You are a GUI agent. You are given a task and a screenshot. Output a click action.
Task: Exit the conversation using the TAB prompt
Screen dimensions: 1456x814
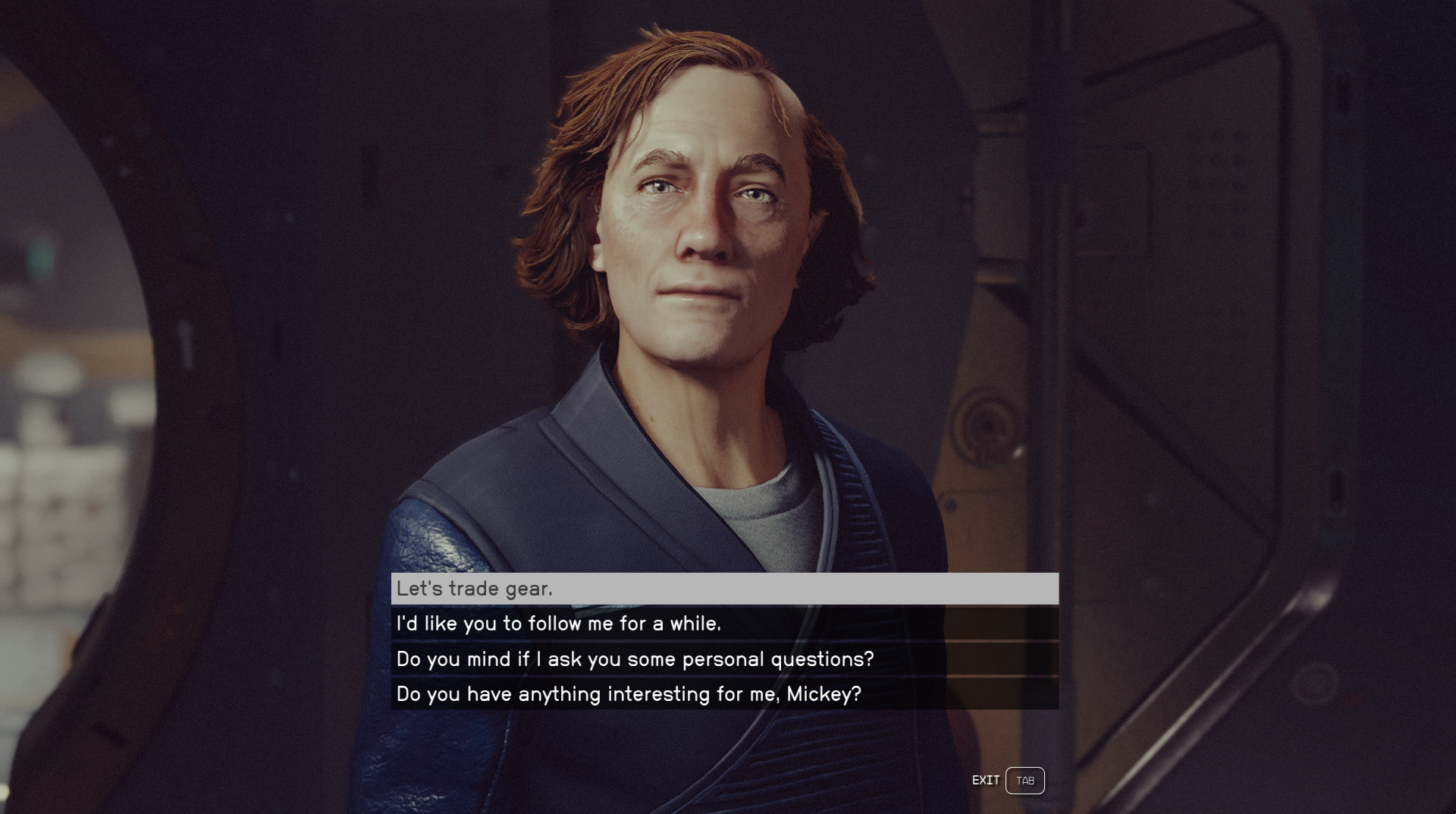click(x=1025, y=780)
